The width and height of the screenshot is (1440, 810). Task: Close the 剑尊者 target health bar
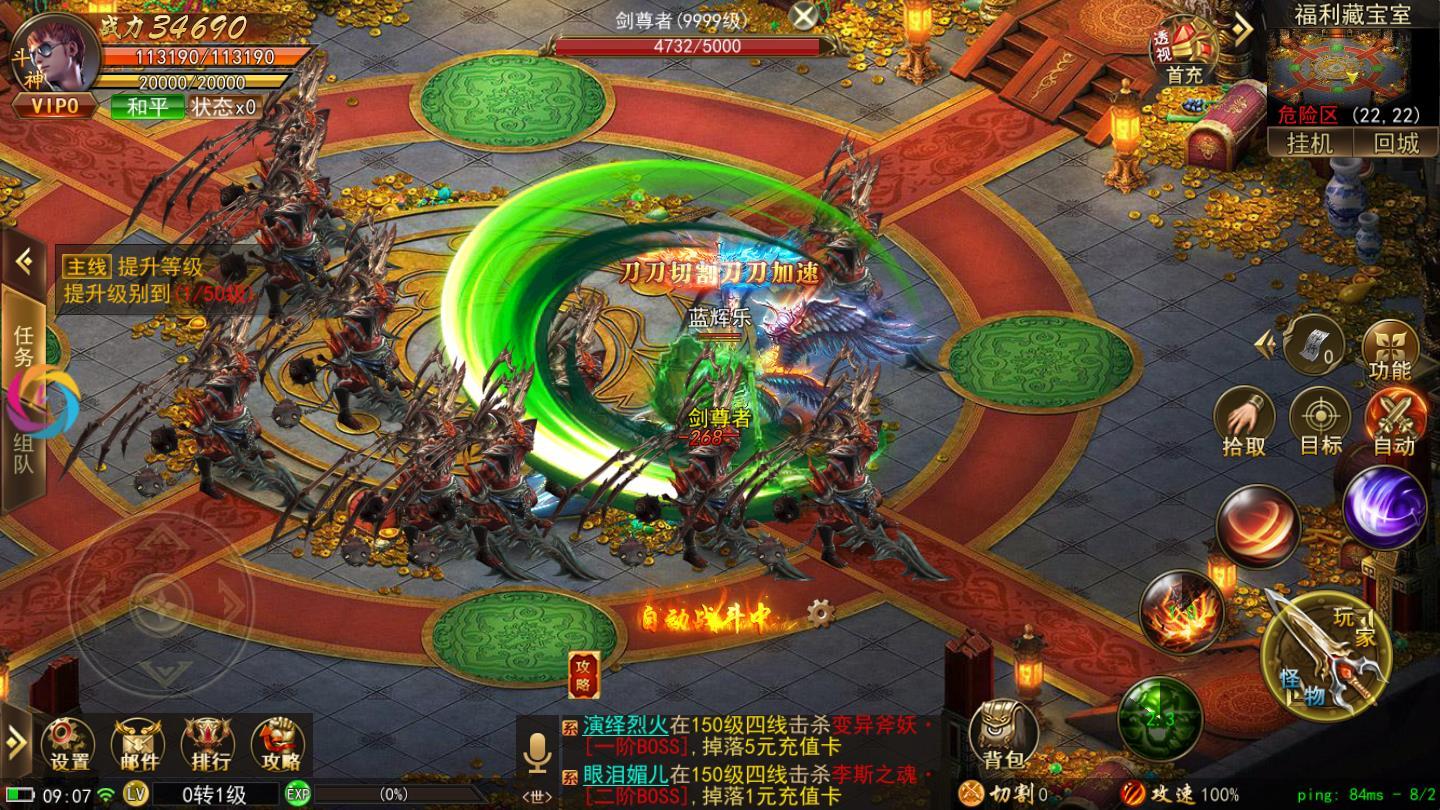(803, 16)
